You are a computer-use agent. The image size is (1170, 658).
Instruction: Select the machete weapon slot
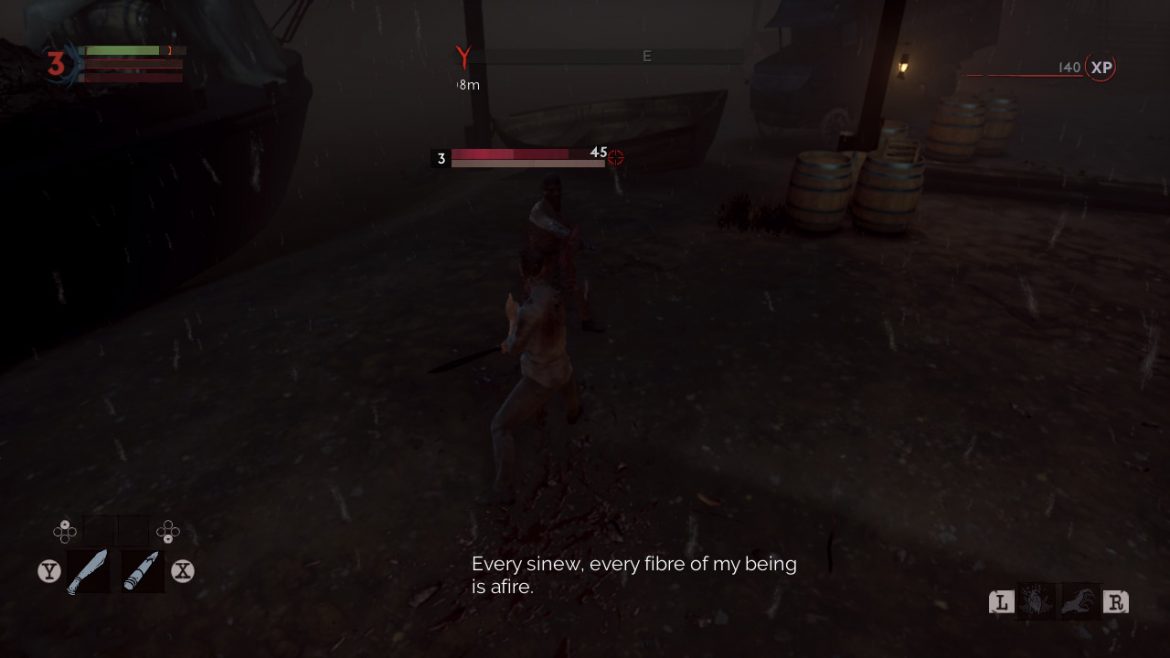(x=88, y=571)
